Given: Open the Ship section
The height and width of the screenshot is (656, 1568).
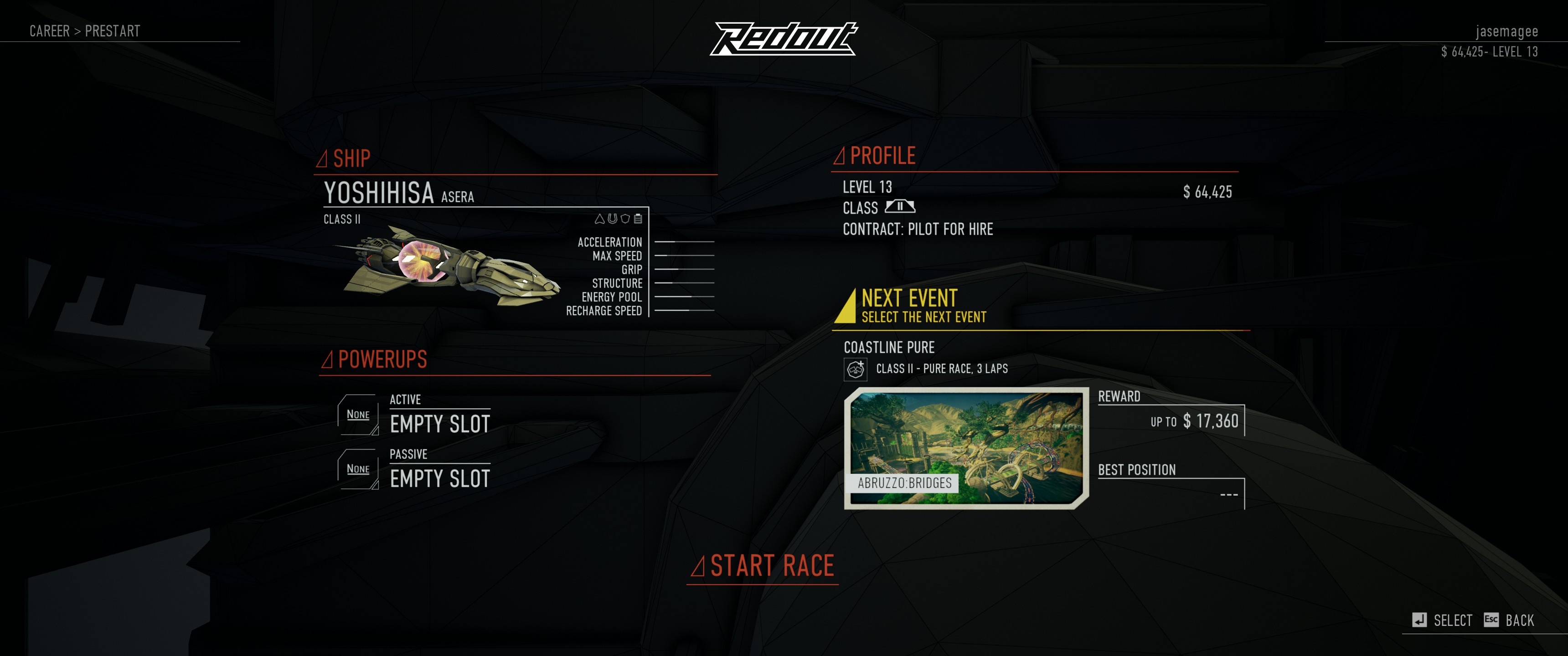Looking at the screenshot, I should click(x=351, y=159).
